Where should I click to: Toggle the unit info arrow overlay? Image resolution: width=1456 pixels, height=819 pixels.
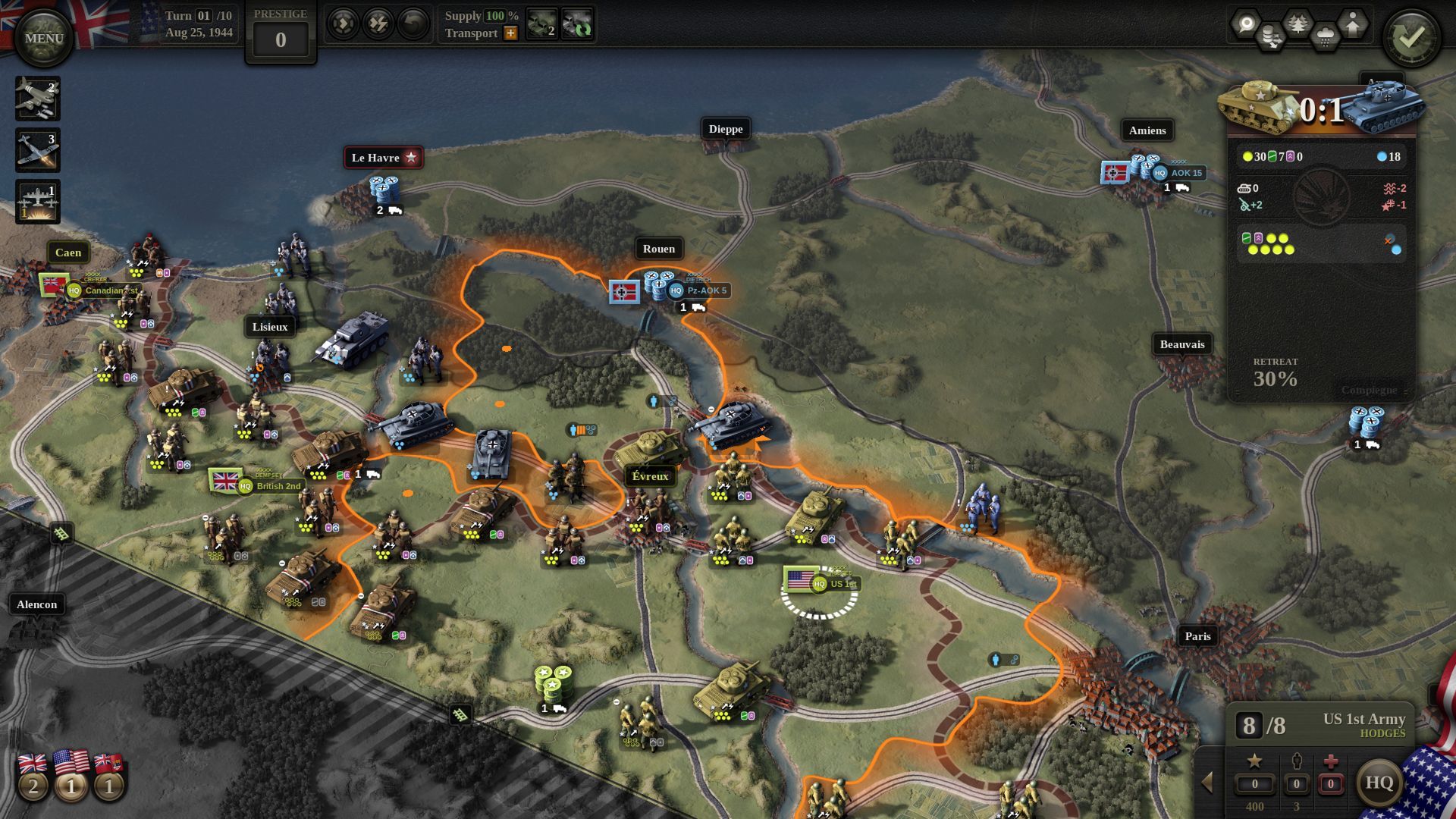pyautogui.click(x=1352, y=24)
